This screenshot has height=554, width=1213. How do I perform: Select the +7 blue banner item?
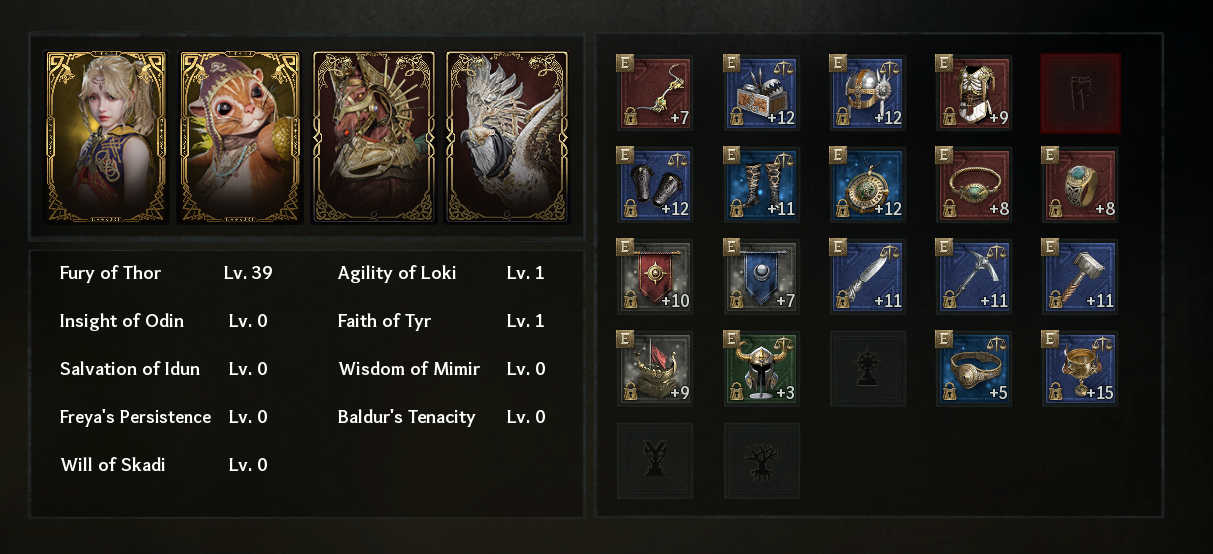coord(762,277)
